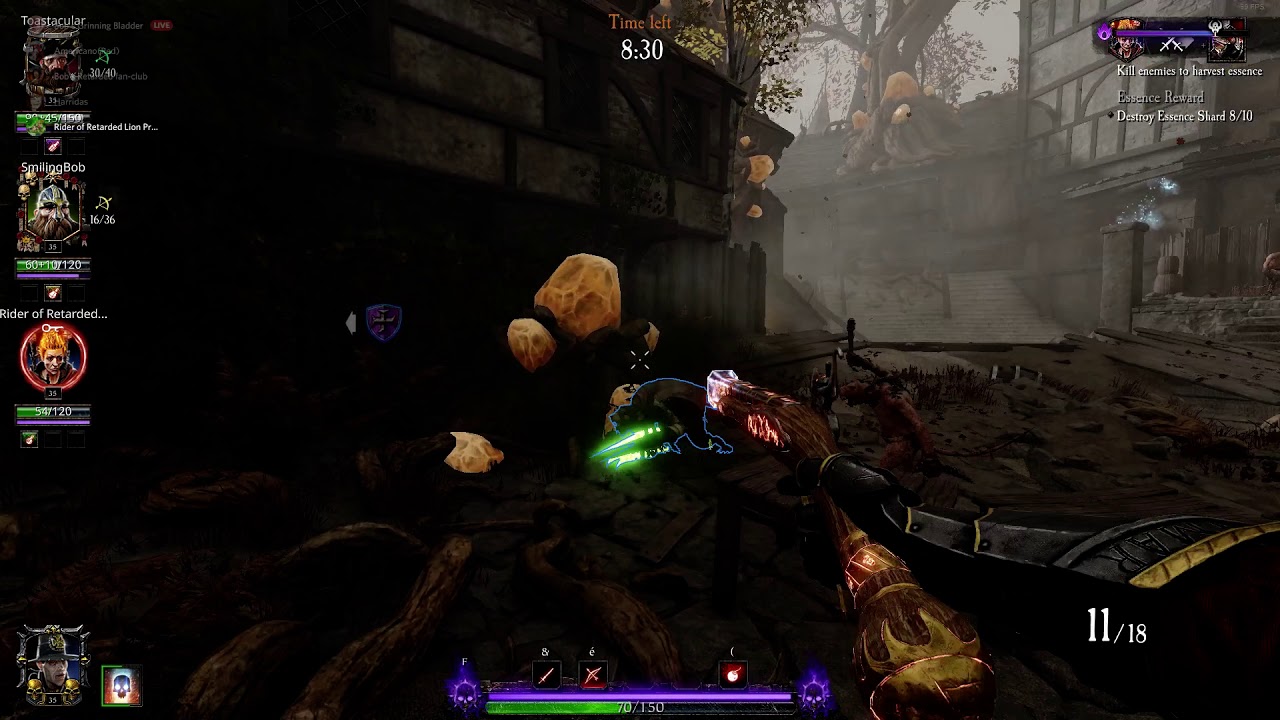Activate the glowing skull career ability icon
1280x720 pixels.
point(121,686)
